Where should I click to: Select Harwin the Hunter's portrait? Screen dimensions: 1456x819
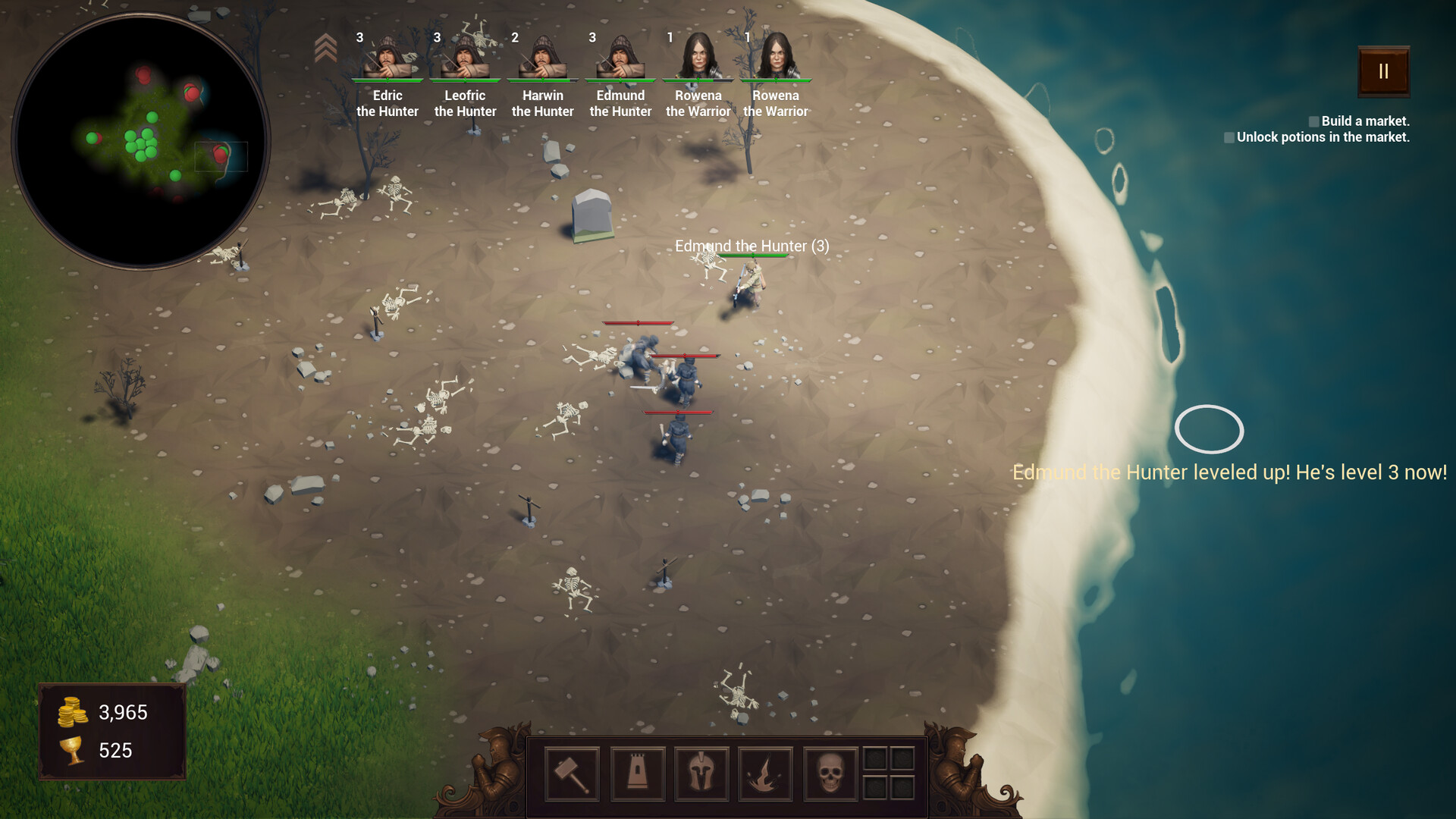(x=543, y=57)
